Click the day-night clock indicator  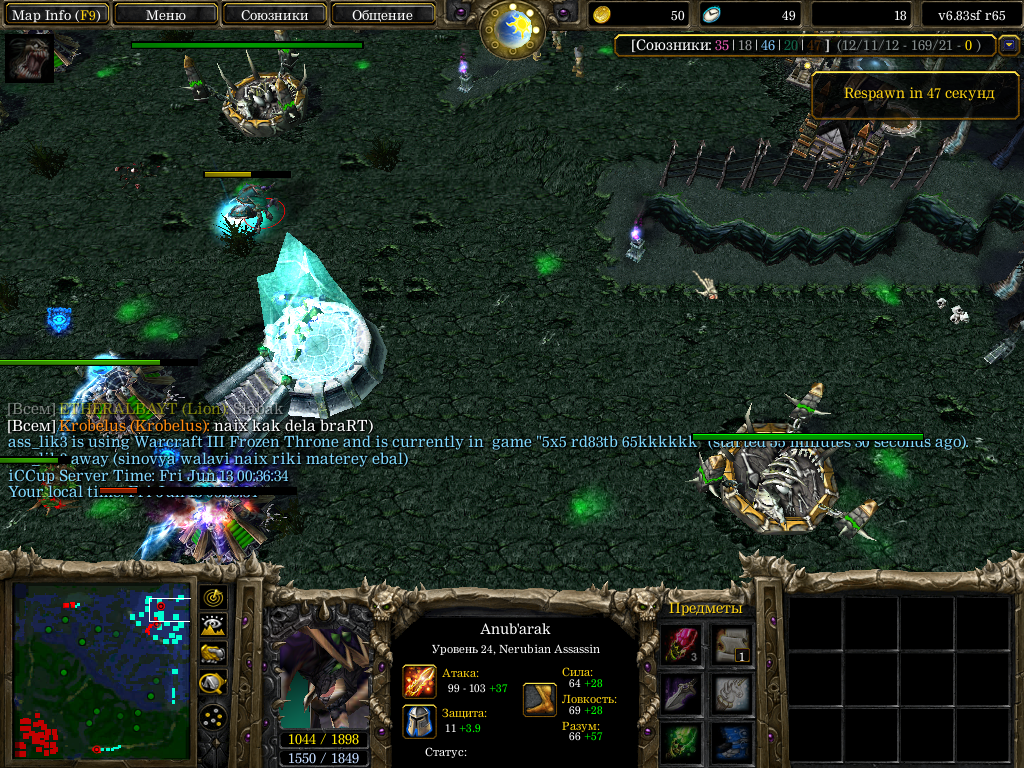[x=512, y=28]
